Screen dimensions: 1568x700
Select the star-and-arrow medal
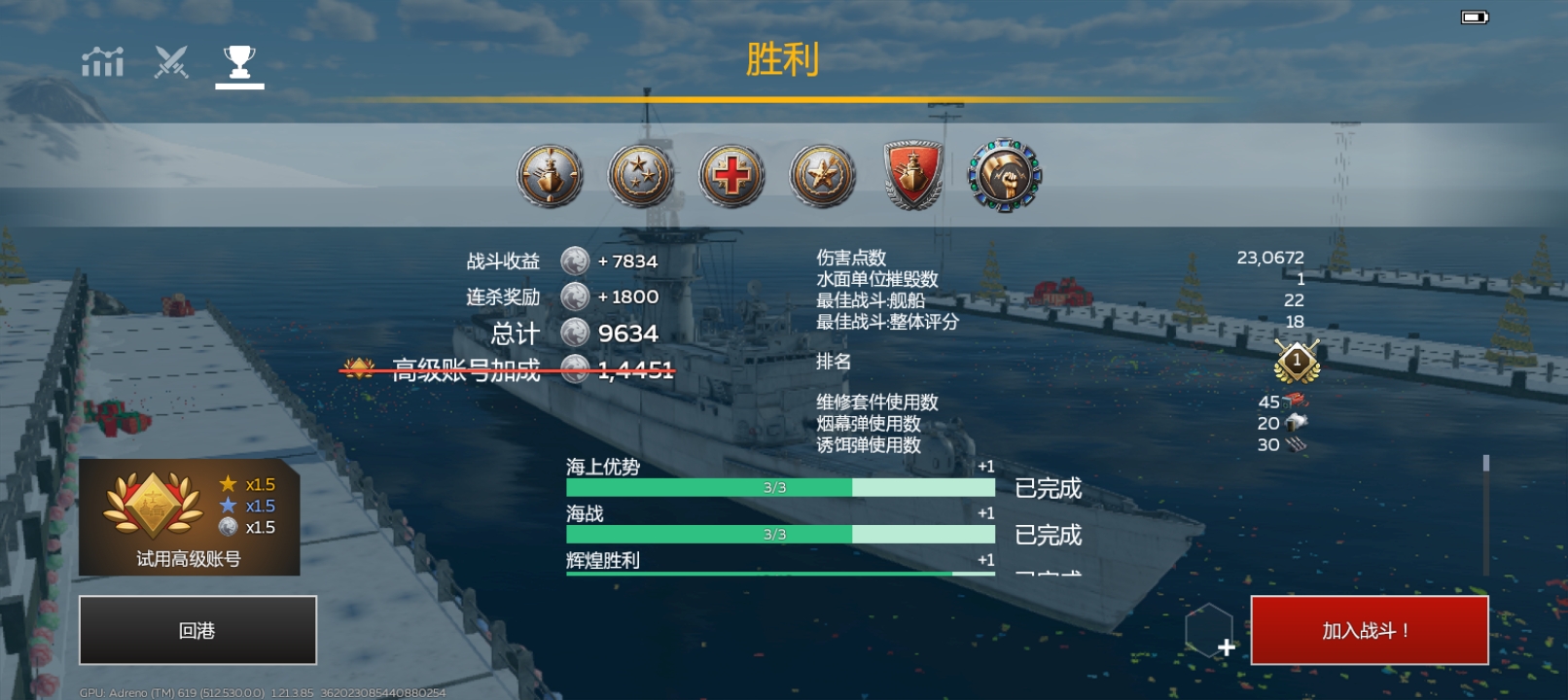pyautogui.click(x=822, y=175)
